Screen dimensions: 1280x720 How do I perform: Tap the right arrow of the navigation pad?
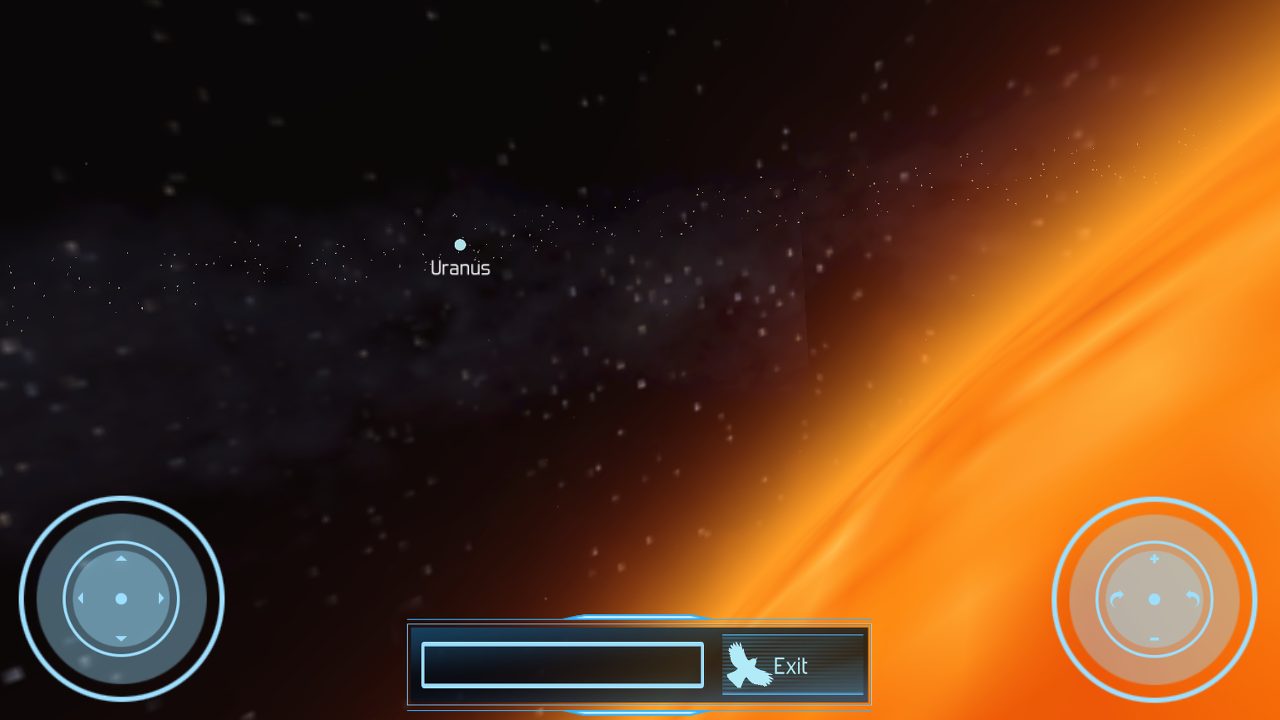point(163,599)
